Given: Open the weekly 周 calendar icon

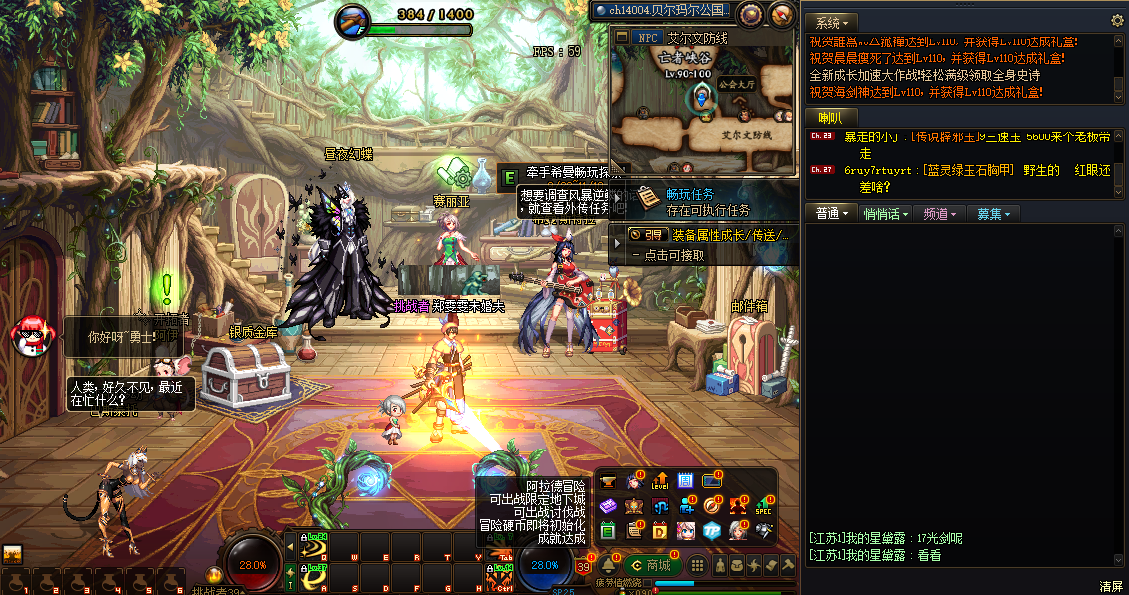Looking at the screenshot, I should (x=686, y=481).
